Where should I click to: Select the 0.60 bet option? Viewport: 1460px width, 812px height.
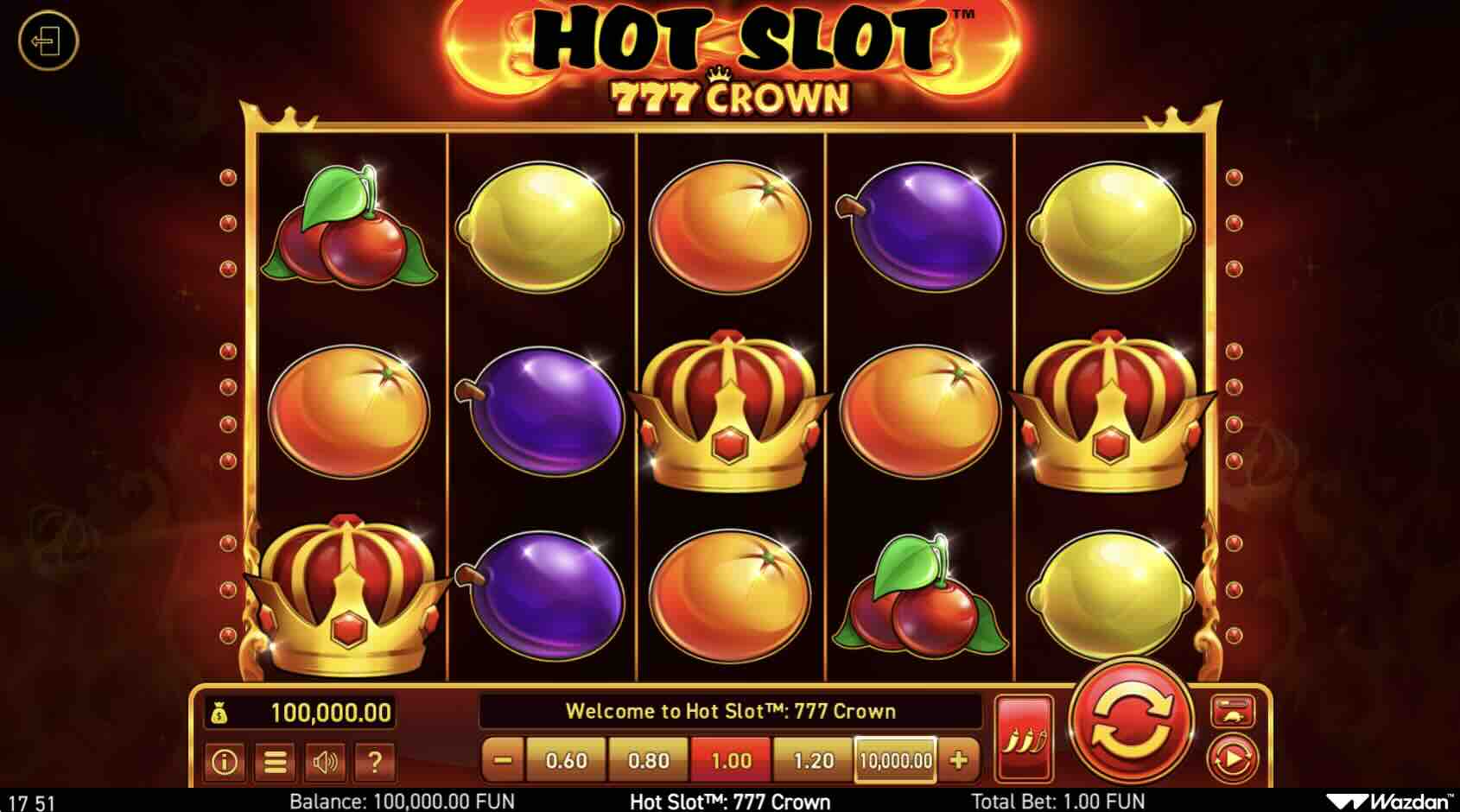click(x=566, y=761)
